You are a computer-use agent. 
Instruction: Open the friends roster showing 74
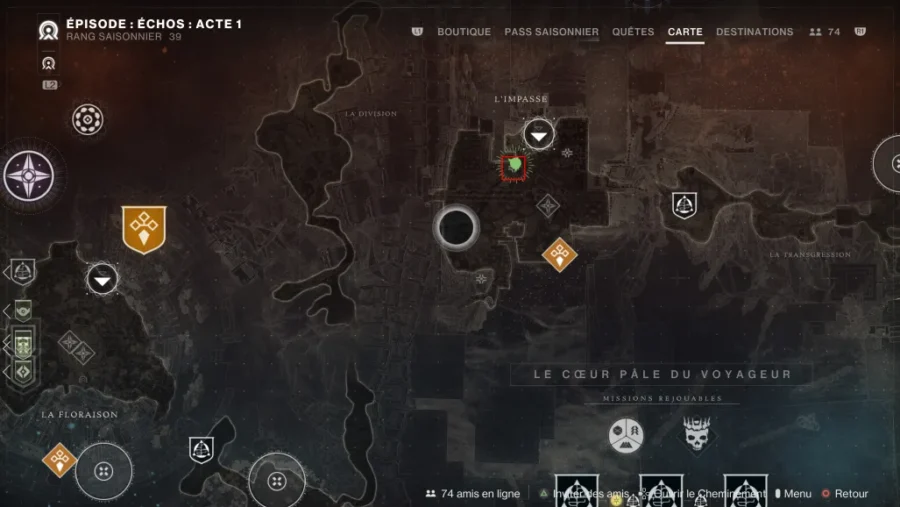tap(825, 32)
